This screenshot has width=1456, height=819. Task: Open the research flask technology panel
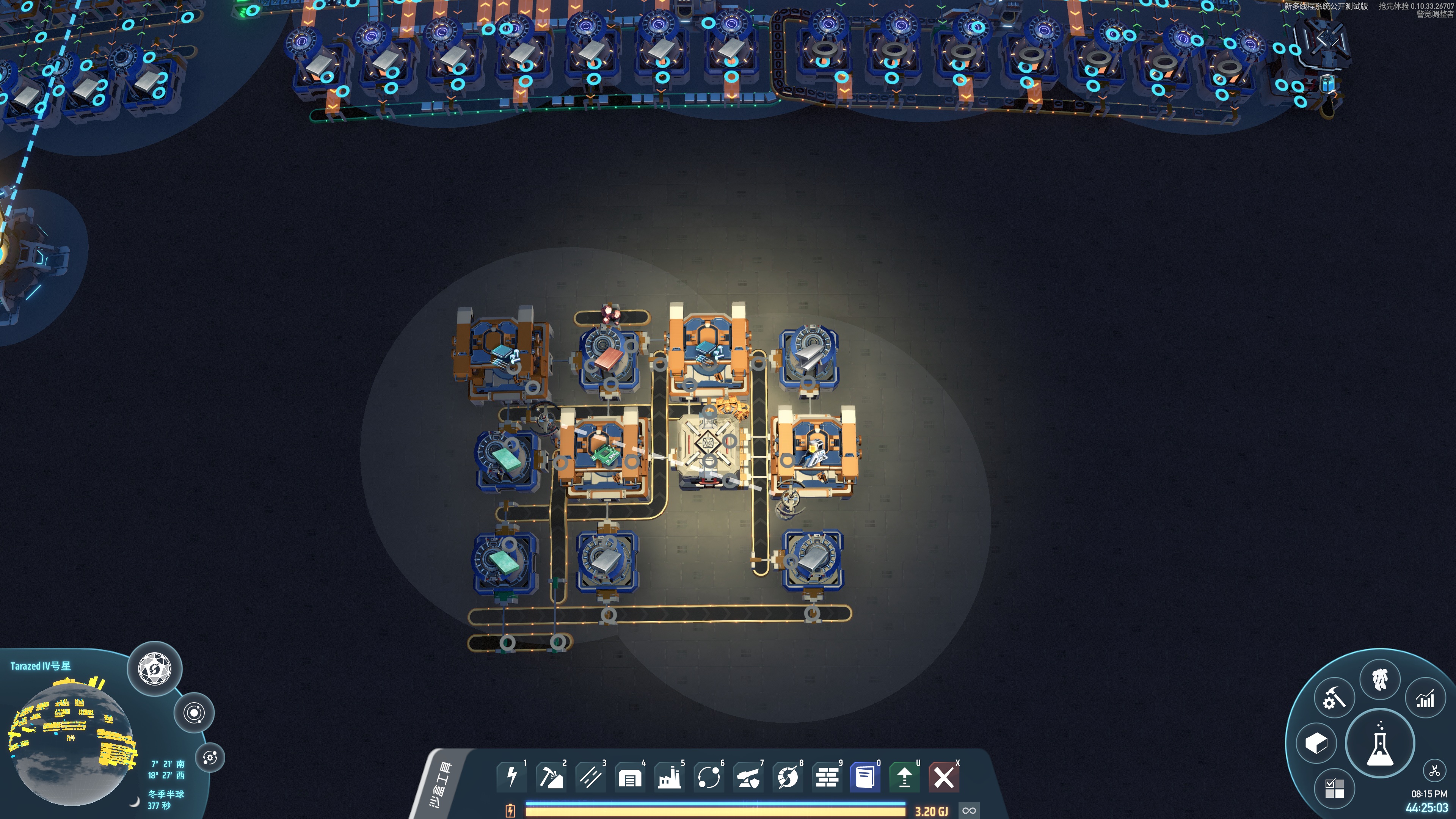1380,743
